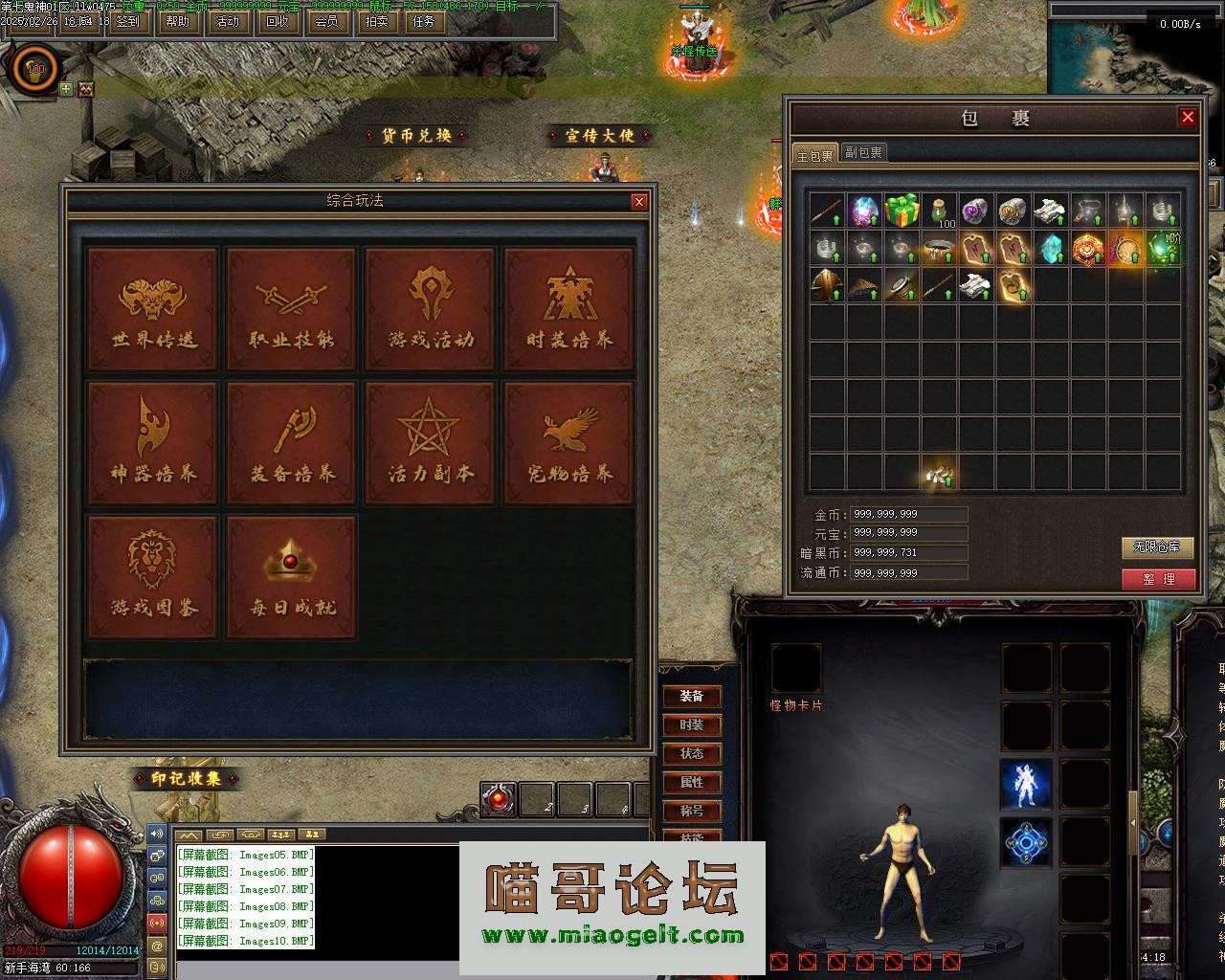
Task: Select the 神器培养 artifact training tile
Action: [153, 443]
